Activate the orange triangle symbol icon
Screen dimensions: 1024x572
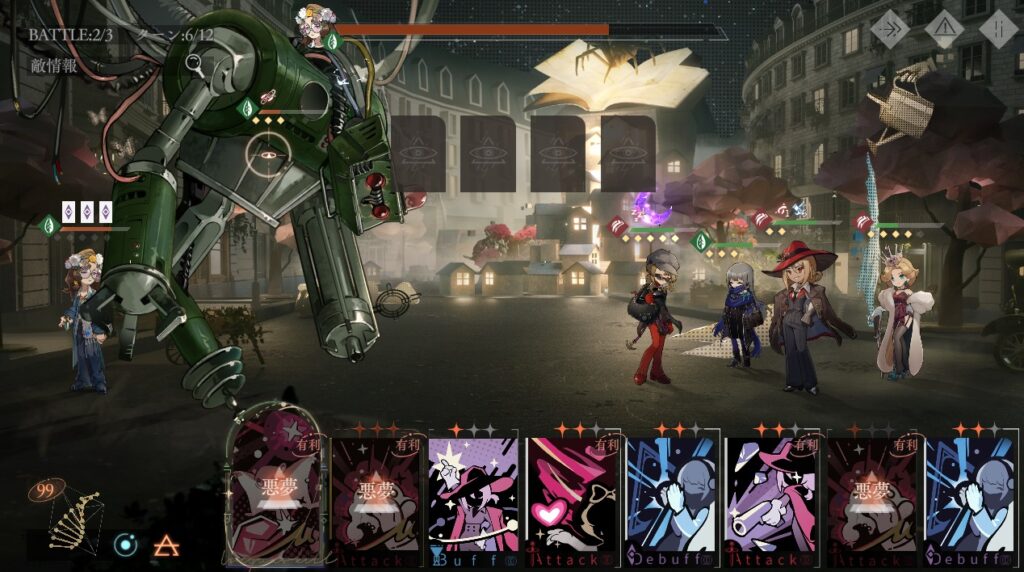click(166, 546)
